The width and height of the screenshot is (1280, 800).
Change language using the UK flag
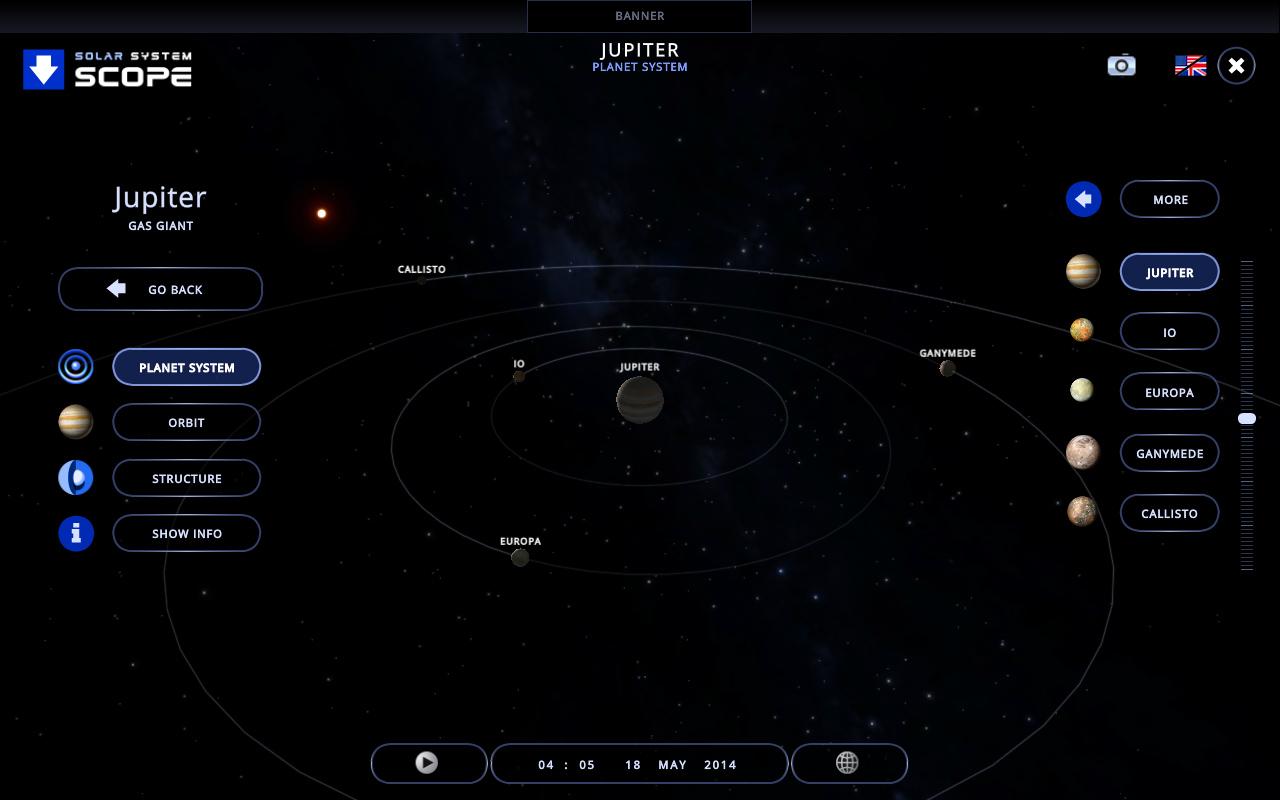click(1190, 66)
